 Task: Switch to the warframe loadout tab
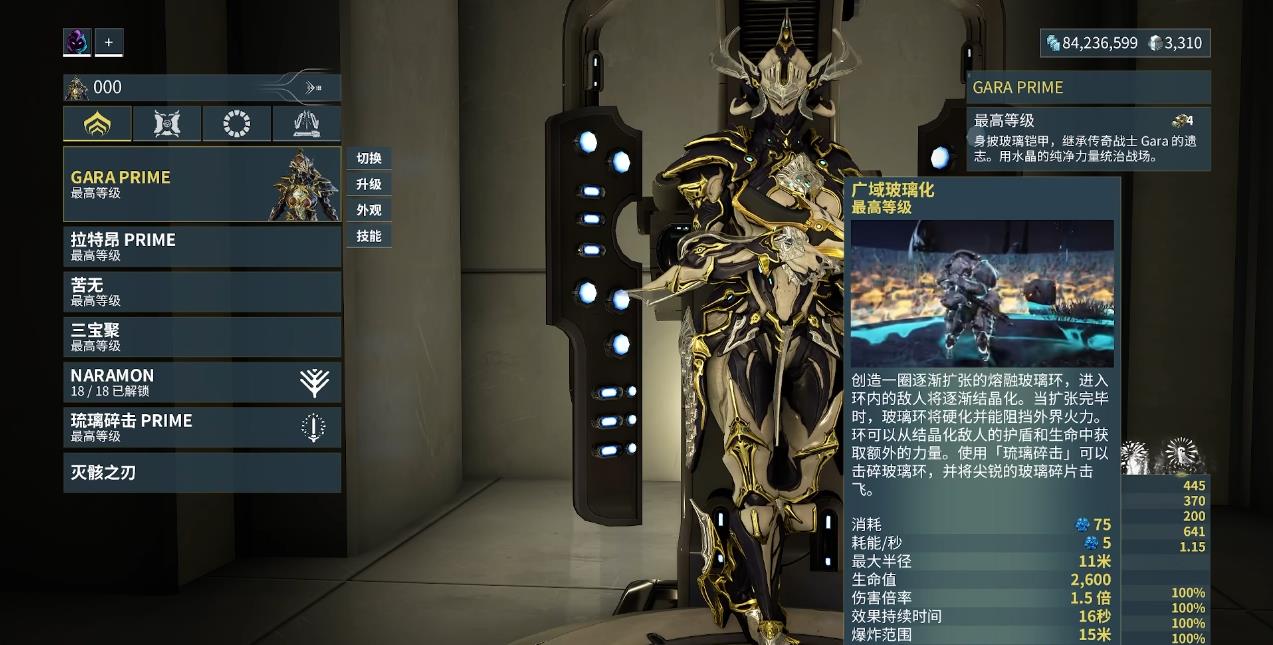[x=97, y=124]
